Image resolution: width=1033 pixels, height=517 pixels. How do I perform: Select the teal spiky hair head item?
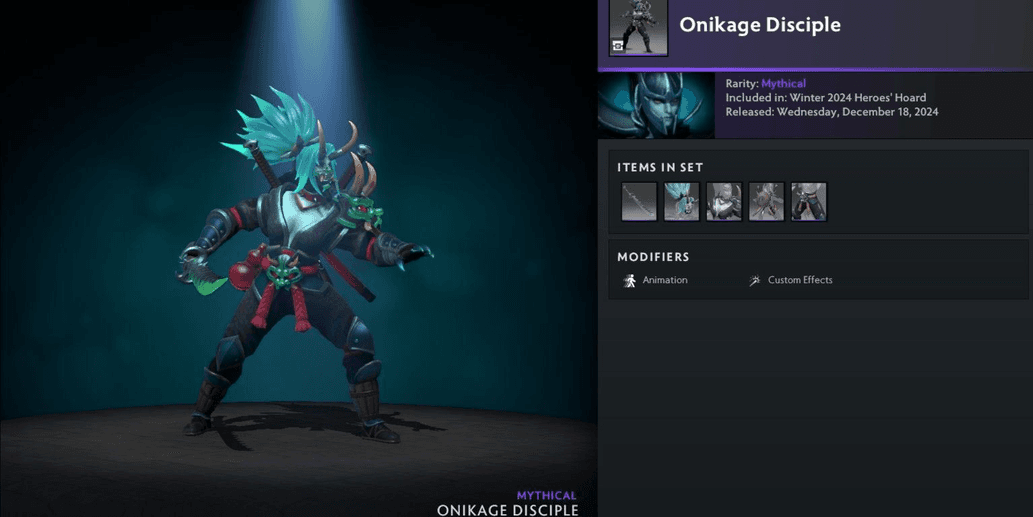click(x=681, y=201)
